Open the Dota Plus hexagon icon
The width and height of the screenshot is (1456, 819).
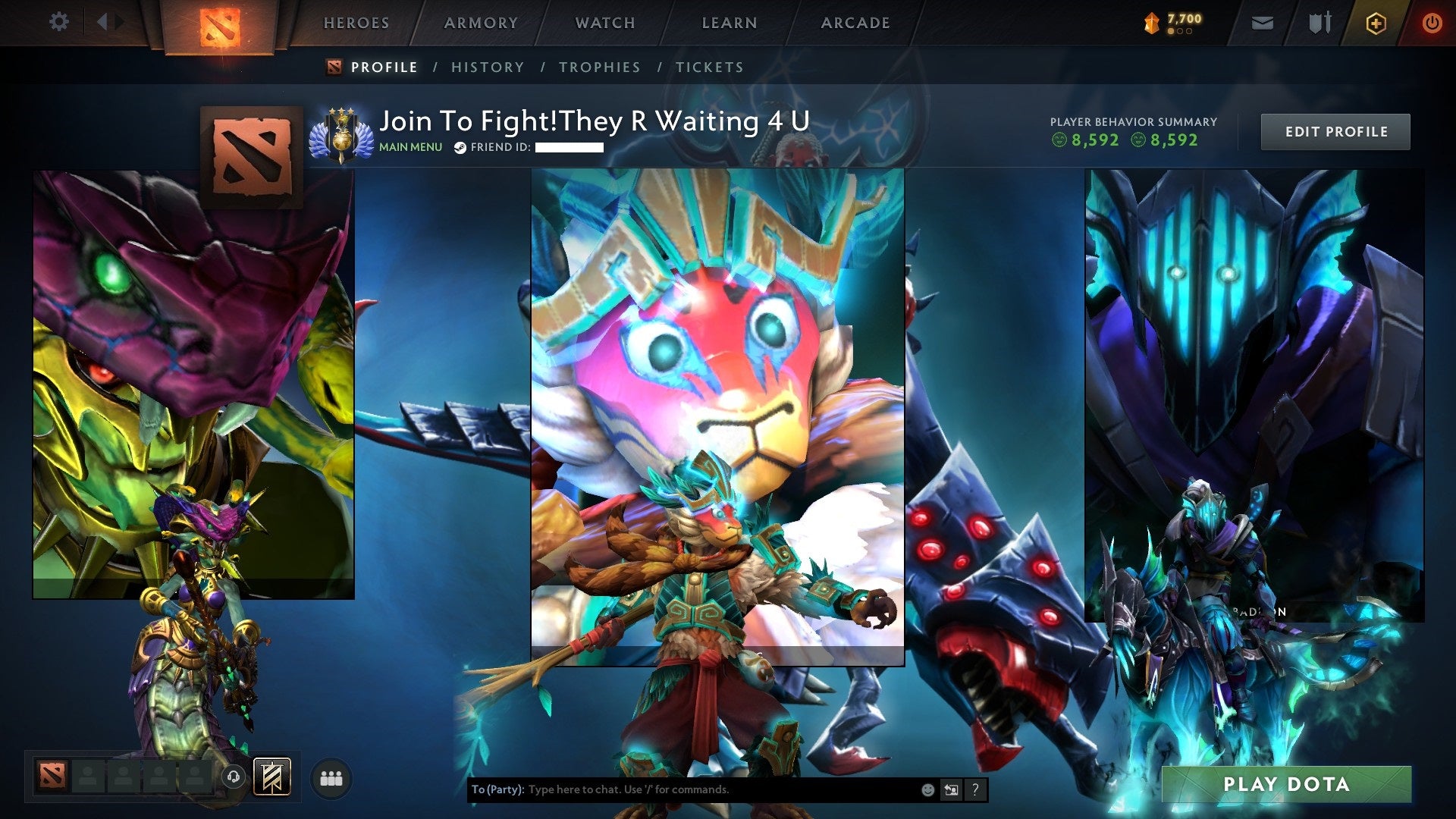[1376, 22]
